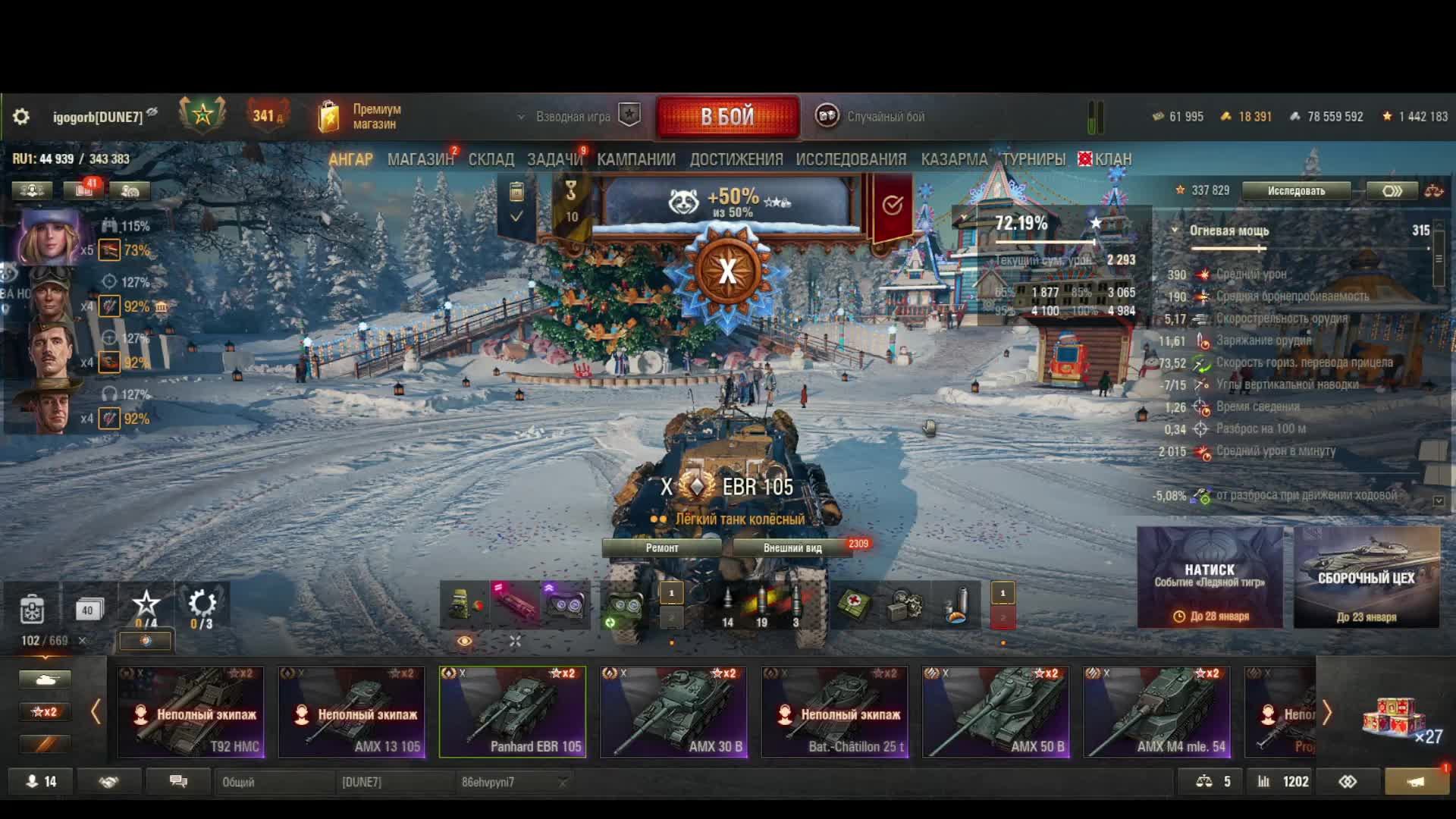This screenshot has width=1456, height=819.
Task: Choose the T92 HMC tank card
Action: coord(190,712)
